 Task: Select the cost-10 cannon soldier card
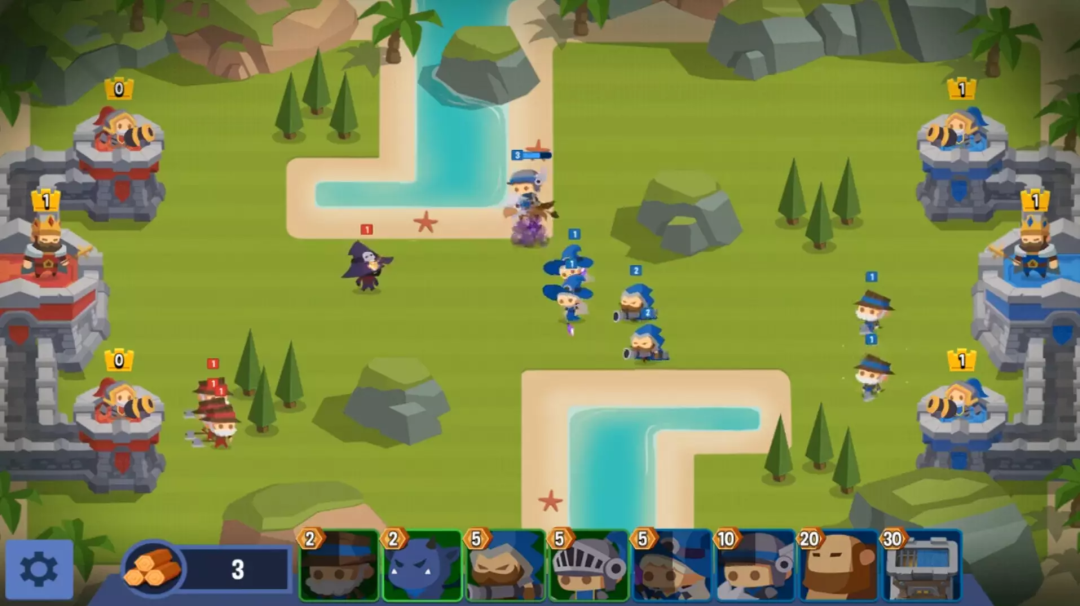[x=755, y=567]
